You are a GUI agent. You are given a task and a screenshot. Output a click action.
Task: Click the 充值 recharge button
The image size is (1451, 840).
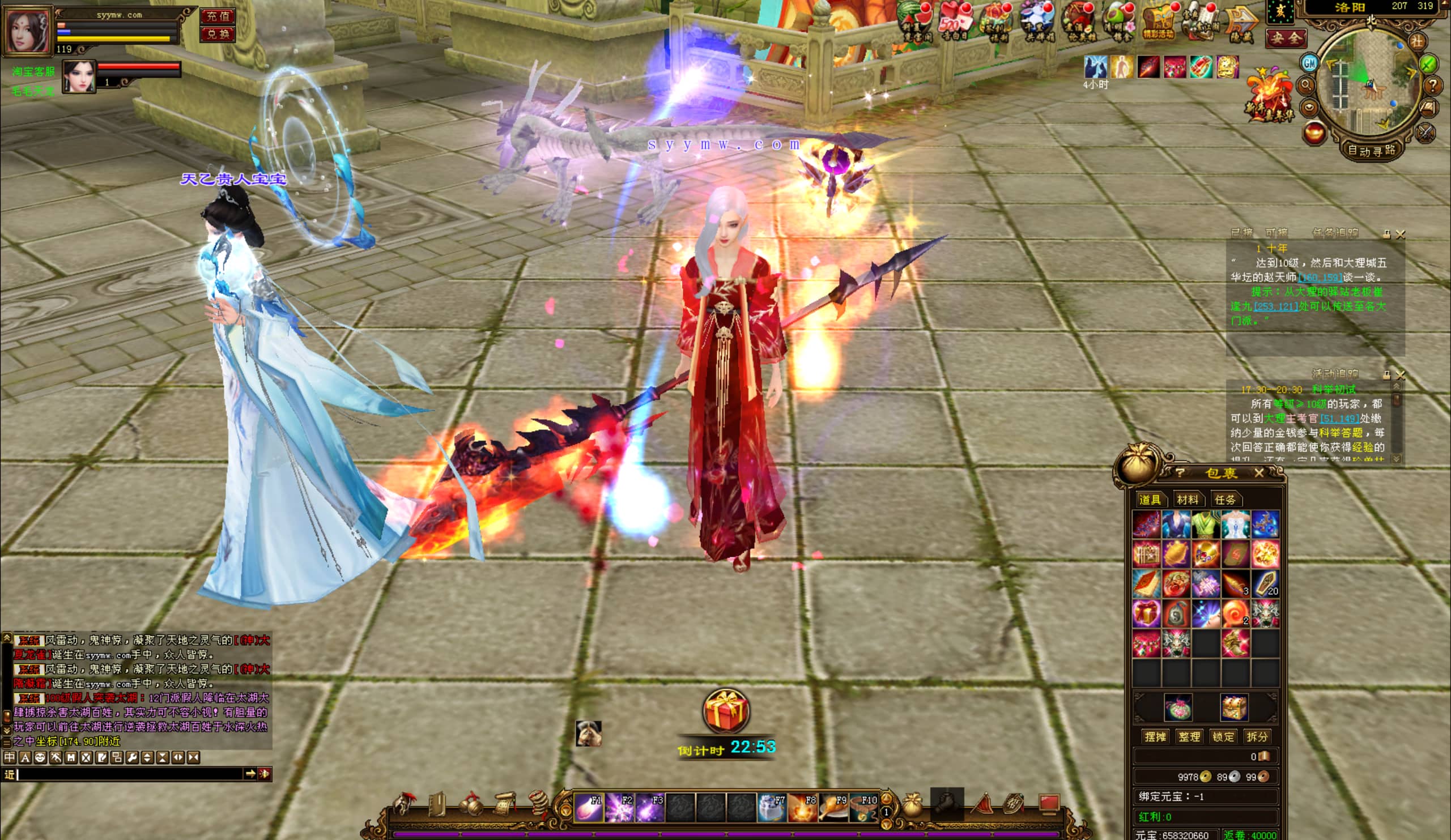[x=218, y=15]
